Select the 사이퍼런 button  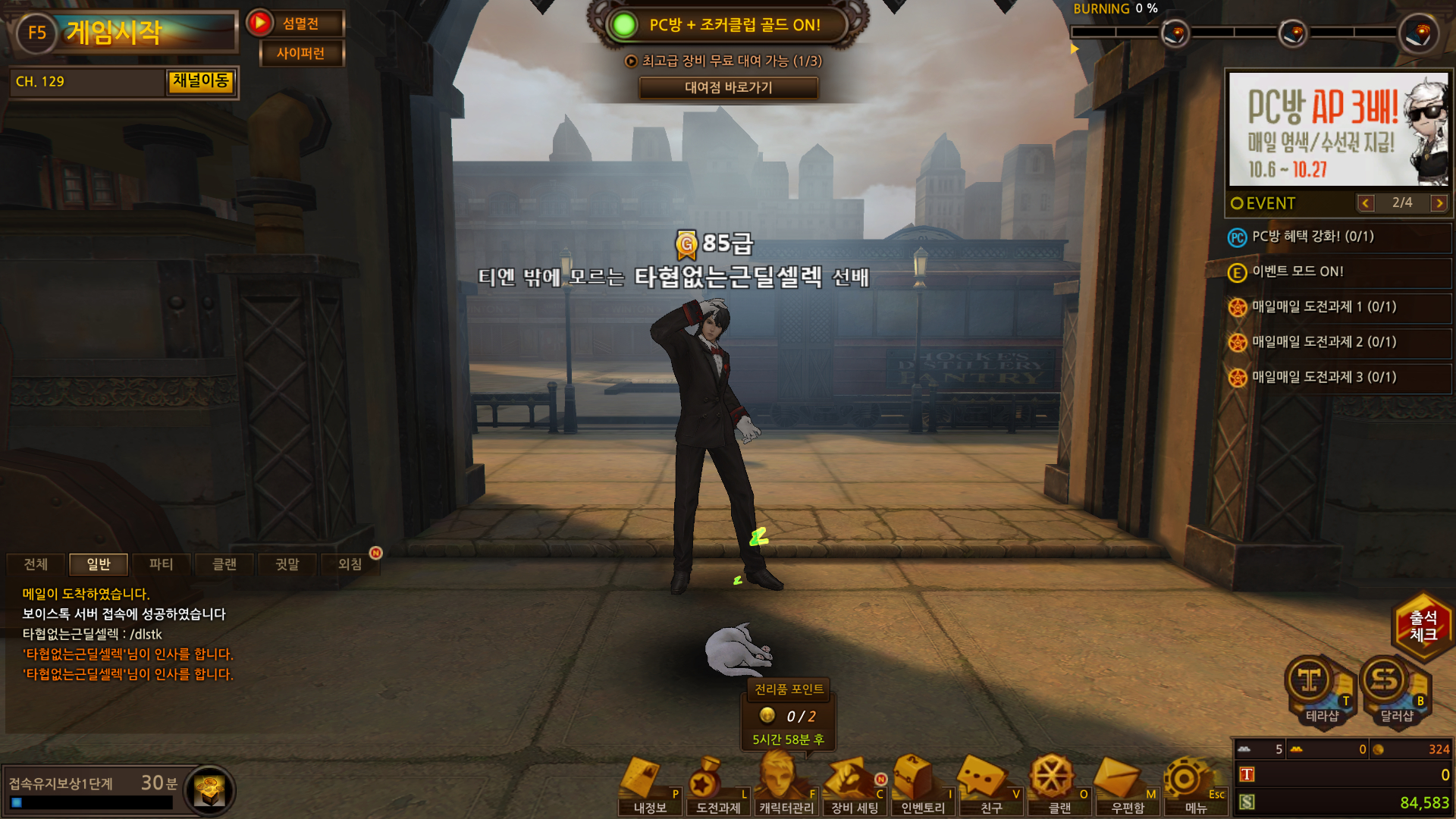[301, 53]
